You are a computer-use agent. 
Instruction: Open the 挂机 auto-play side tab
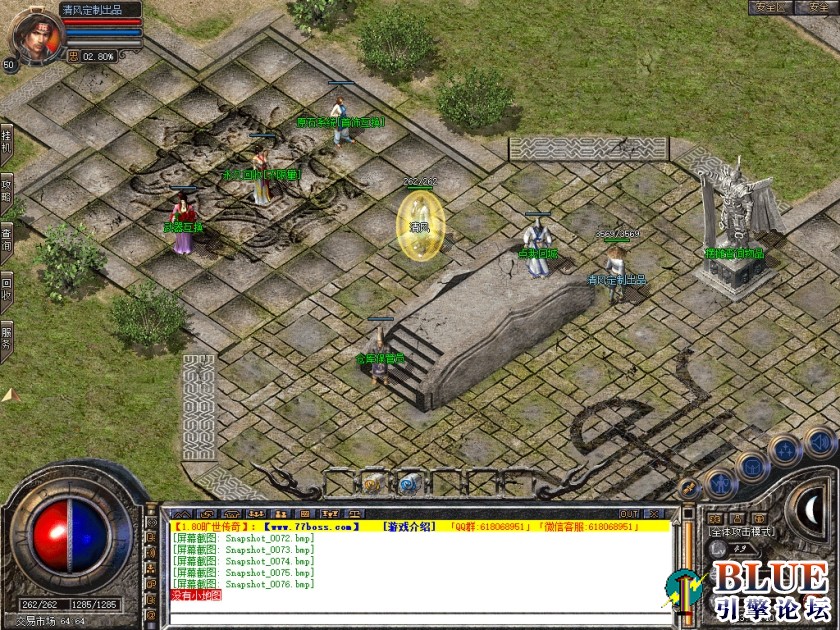[x=6, y=143]
